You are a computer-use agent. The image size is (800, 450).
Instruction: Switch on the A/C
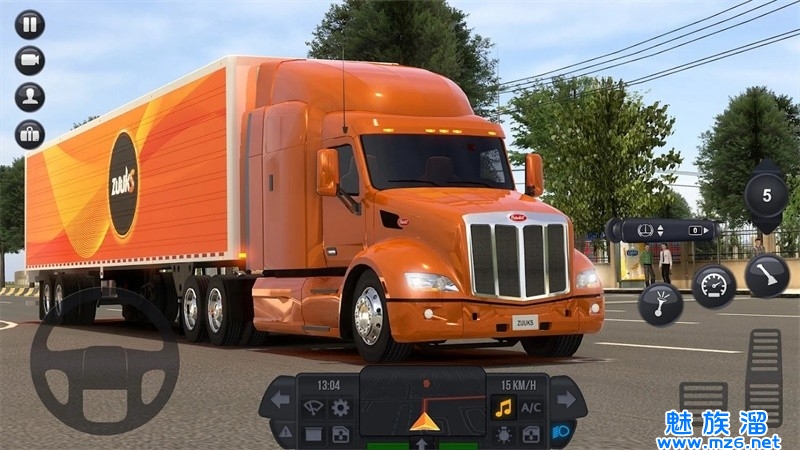[x=531, y=408]
